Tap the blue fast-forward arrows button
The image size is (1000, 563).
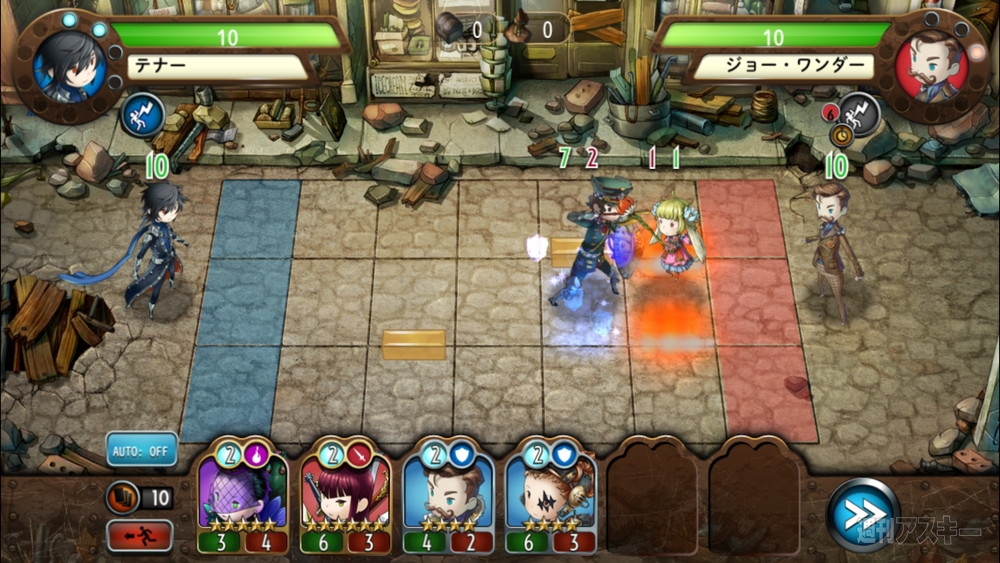pos(862,515)
